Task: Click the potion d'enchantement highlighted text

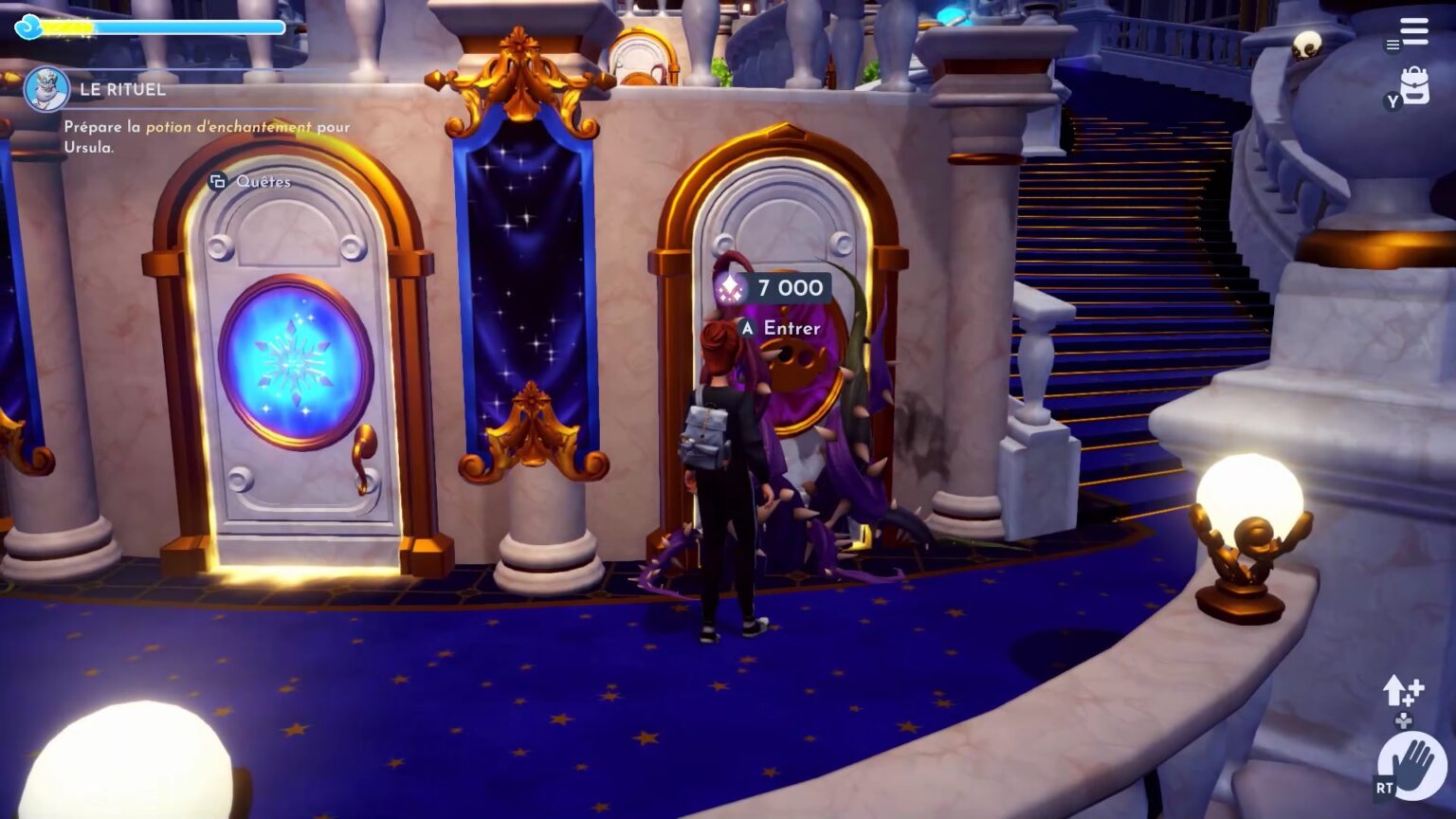Action: [x=227, y=127]
